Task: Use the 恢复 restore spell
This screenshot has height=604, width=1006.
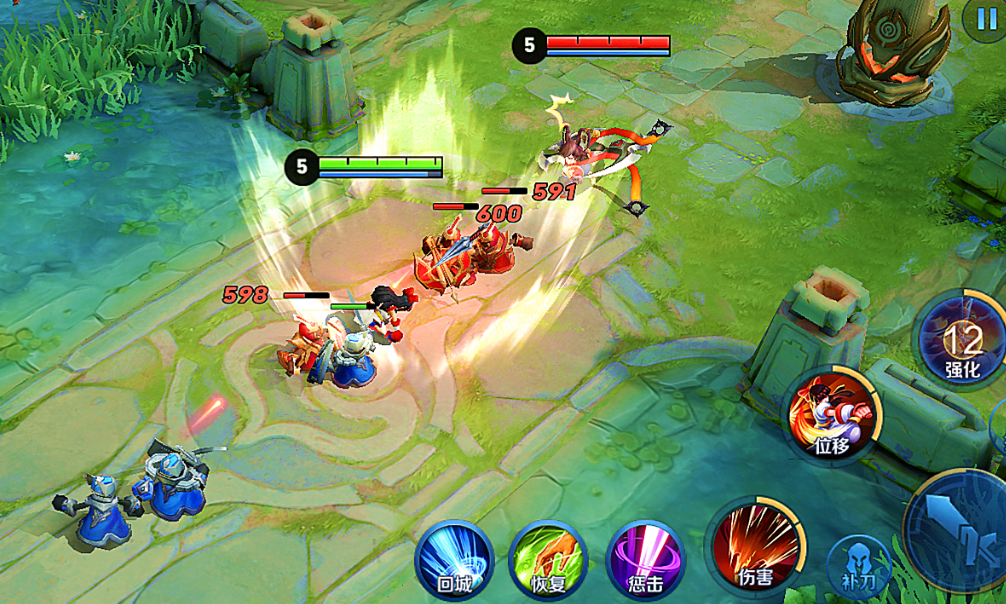Action: (548, 556)
